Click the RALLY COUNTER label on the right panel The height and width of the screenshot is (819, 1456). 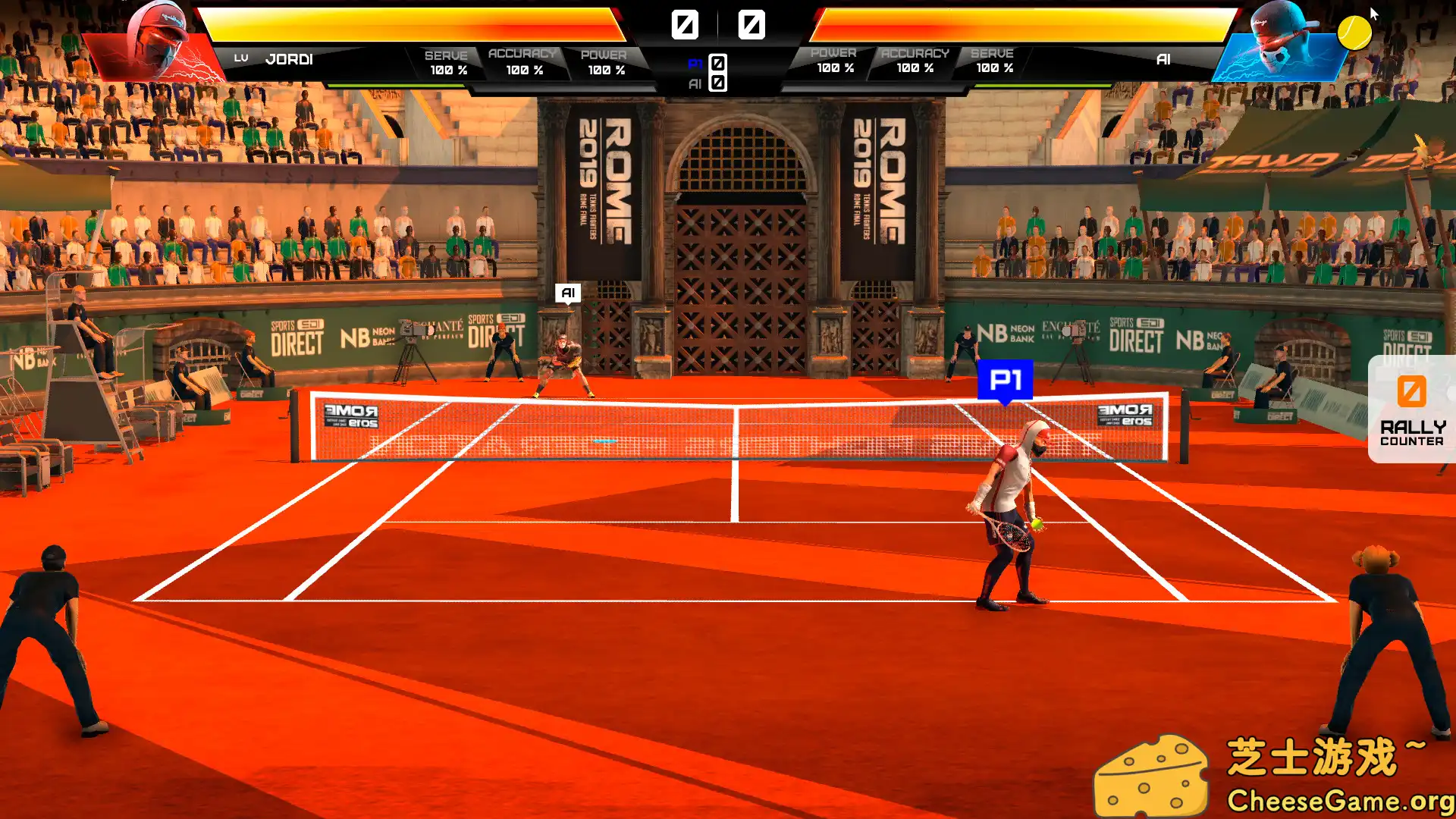point(1410,432)
